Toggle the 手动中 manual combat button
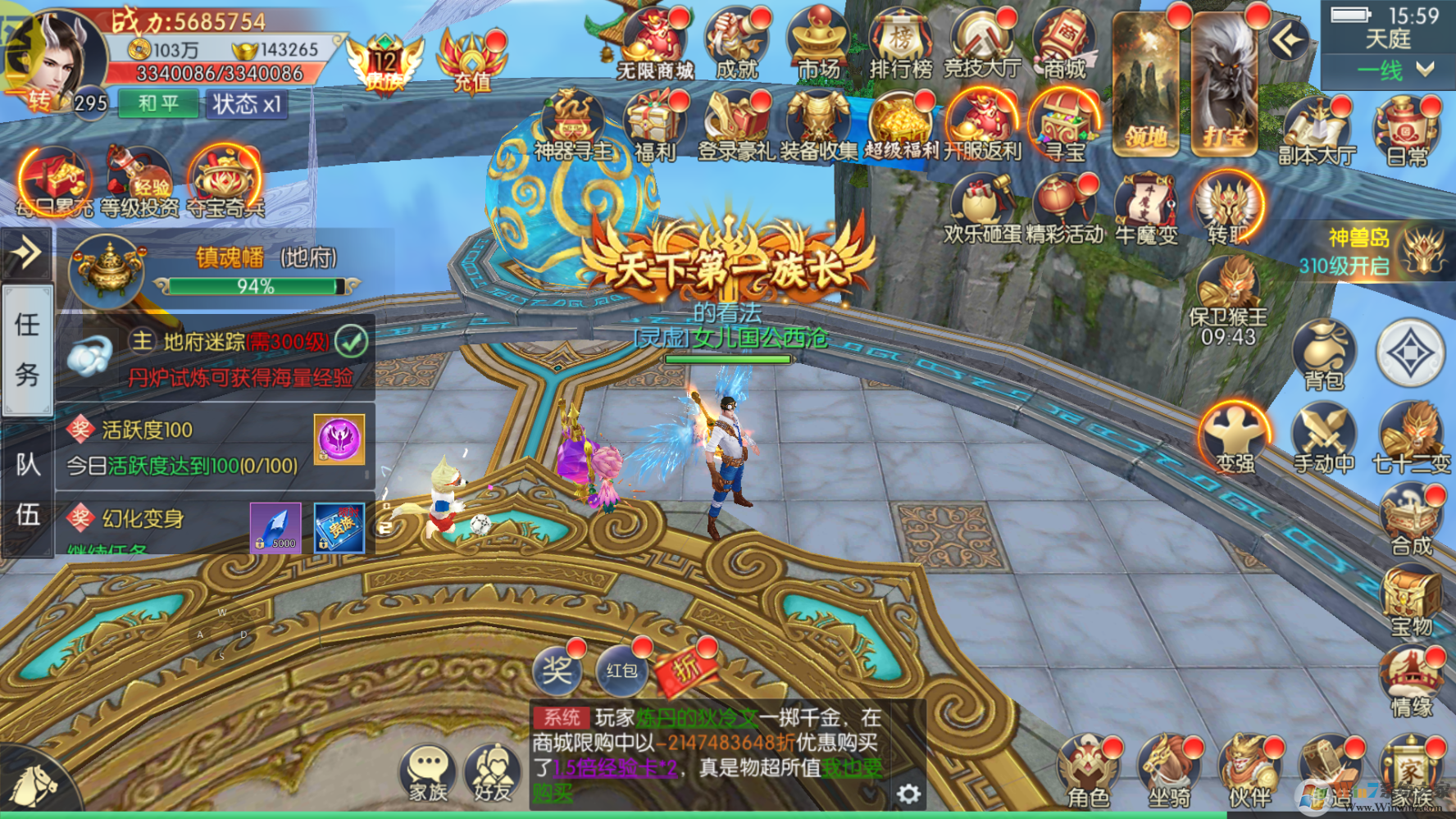The image size is (1456, 819). [x=1324, y=440]
